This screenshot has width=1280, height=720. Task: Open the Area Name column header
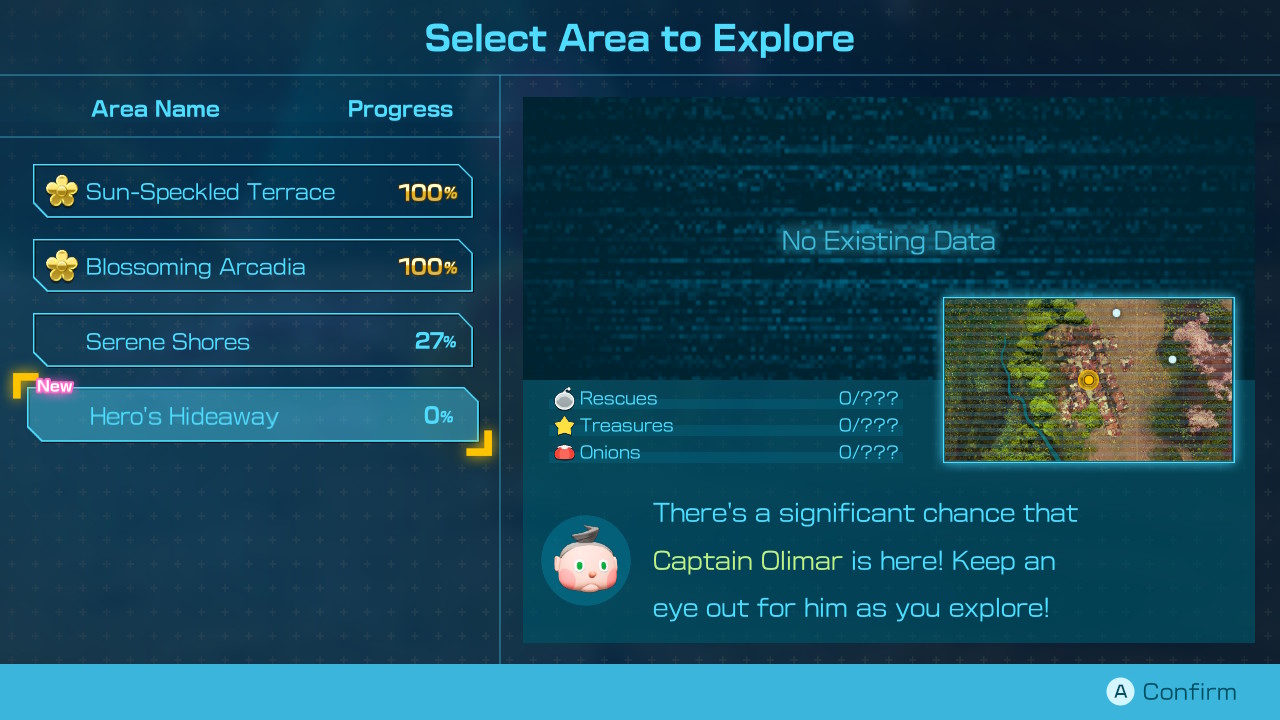(x=155, y=109)
